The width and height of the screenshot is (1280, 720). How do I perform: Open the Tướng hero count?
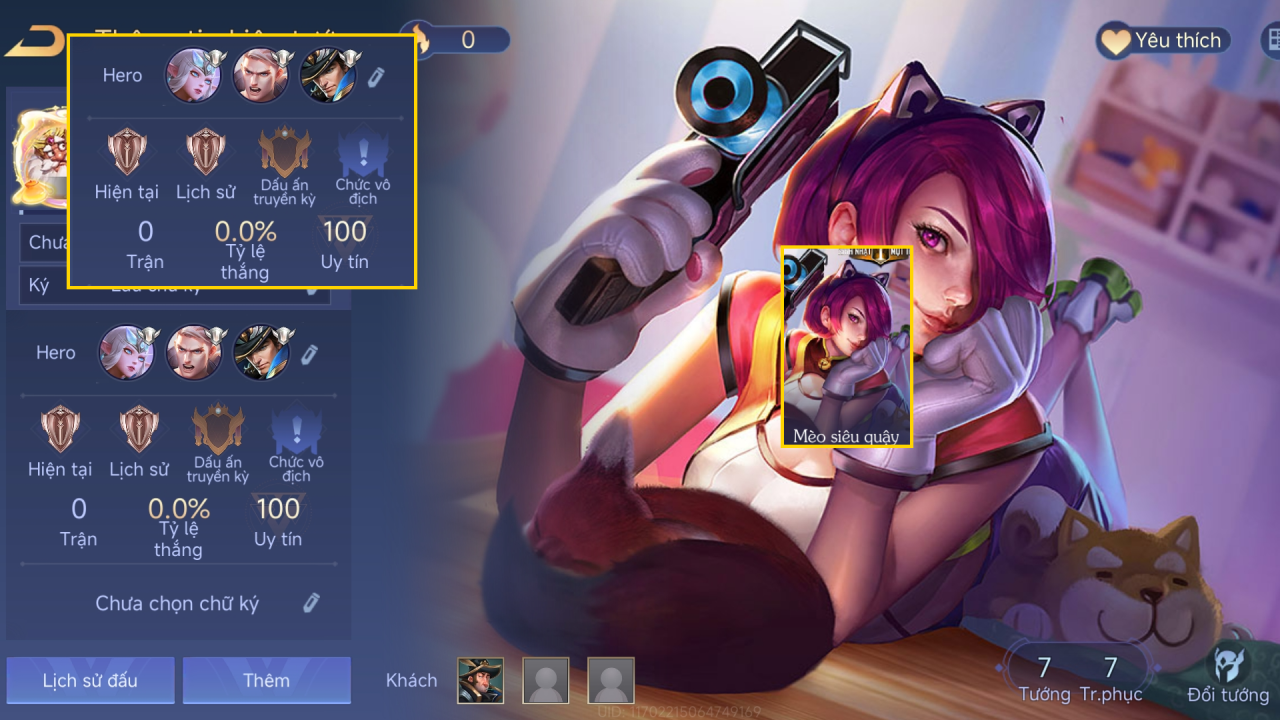tap(1044, 677)
